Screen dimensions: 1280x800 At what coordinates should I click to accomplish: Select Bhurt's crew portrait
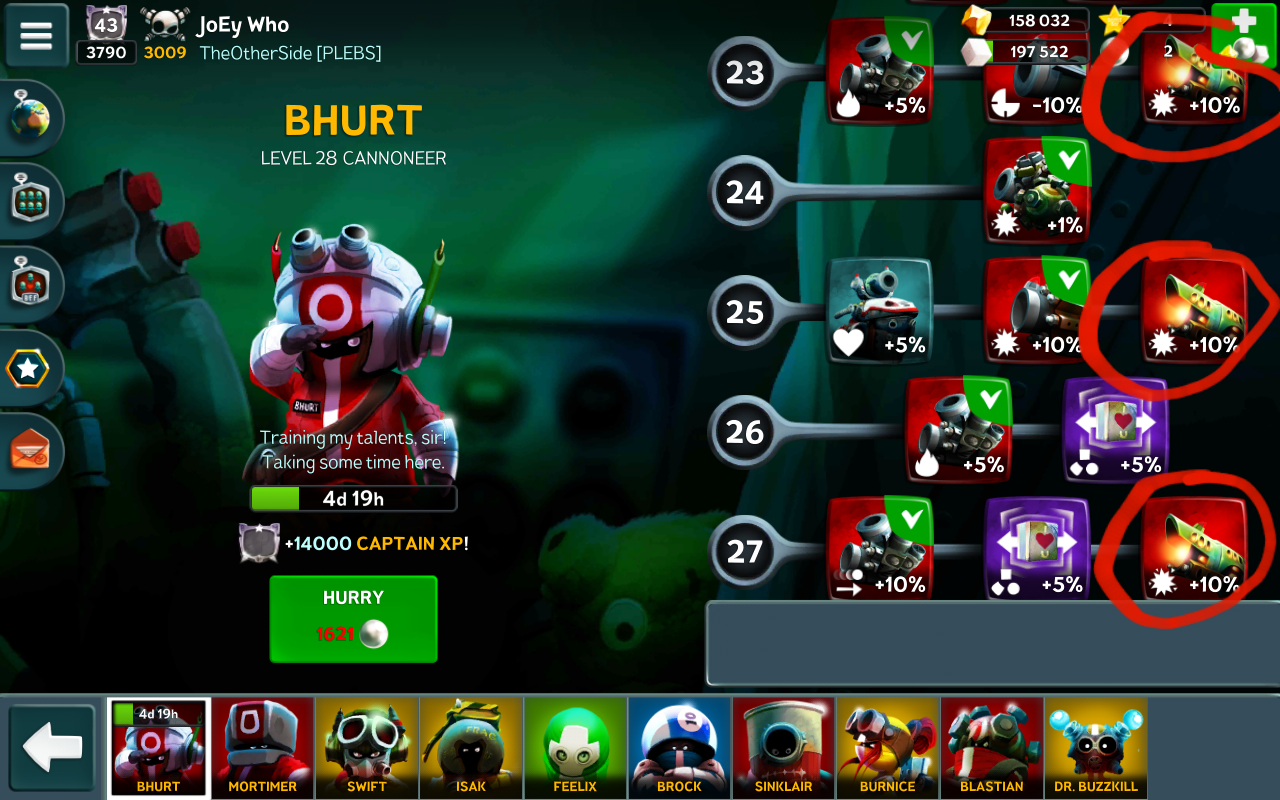tap(159, 747)
